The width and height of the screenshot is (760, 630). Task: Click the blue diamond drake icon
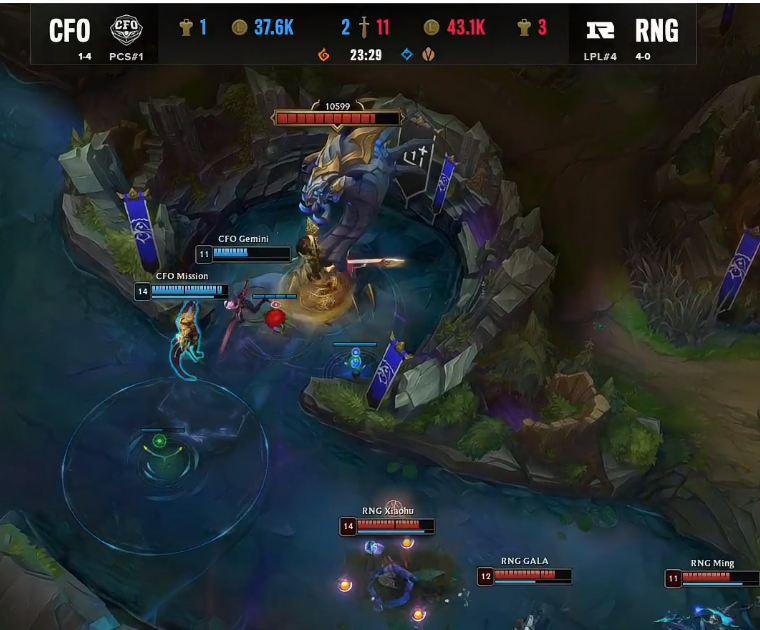(406, 54)
